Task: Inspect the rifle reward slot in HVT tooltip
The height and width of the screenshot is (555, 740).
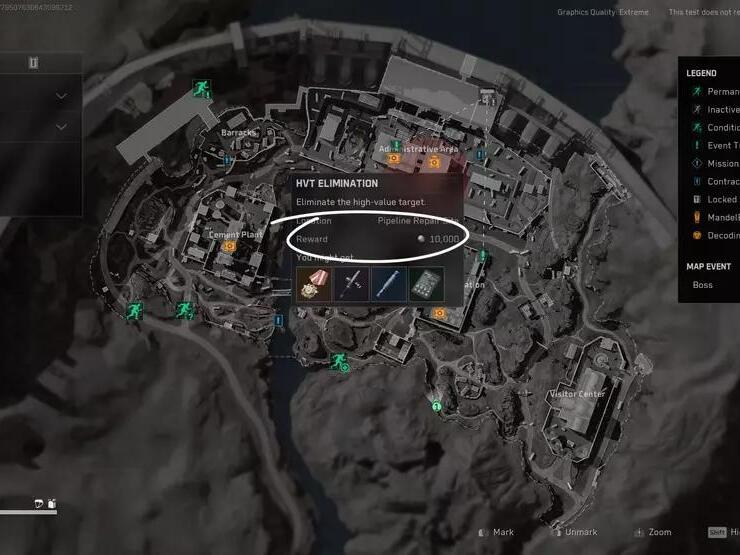Action: coord(351,284)
